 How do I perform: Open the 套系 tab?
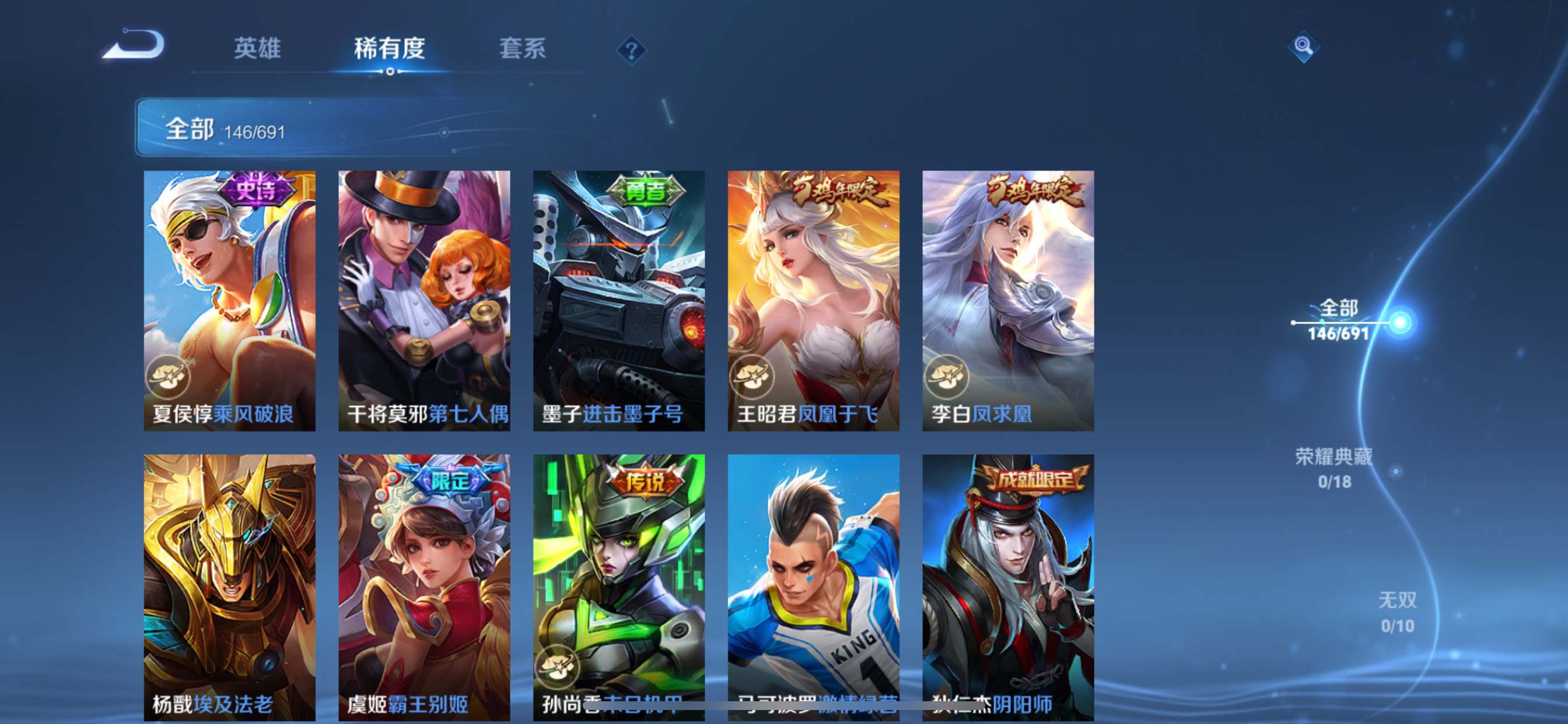point(521,48)
